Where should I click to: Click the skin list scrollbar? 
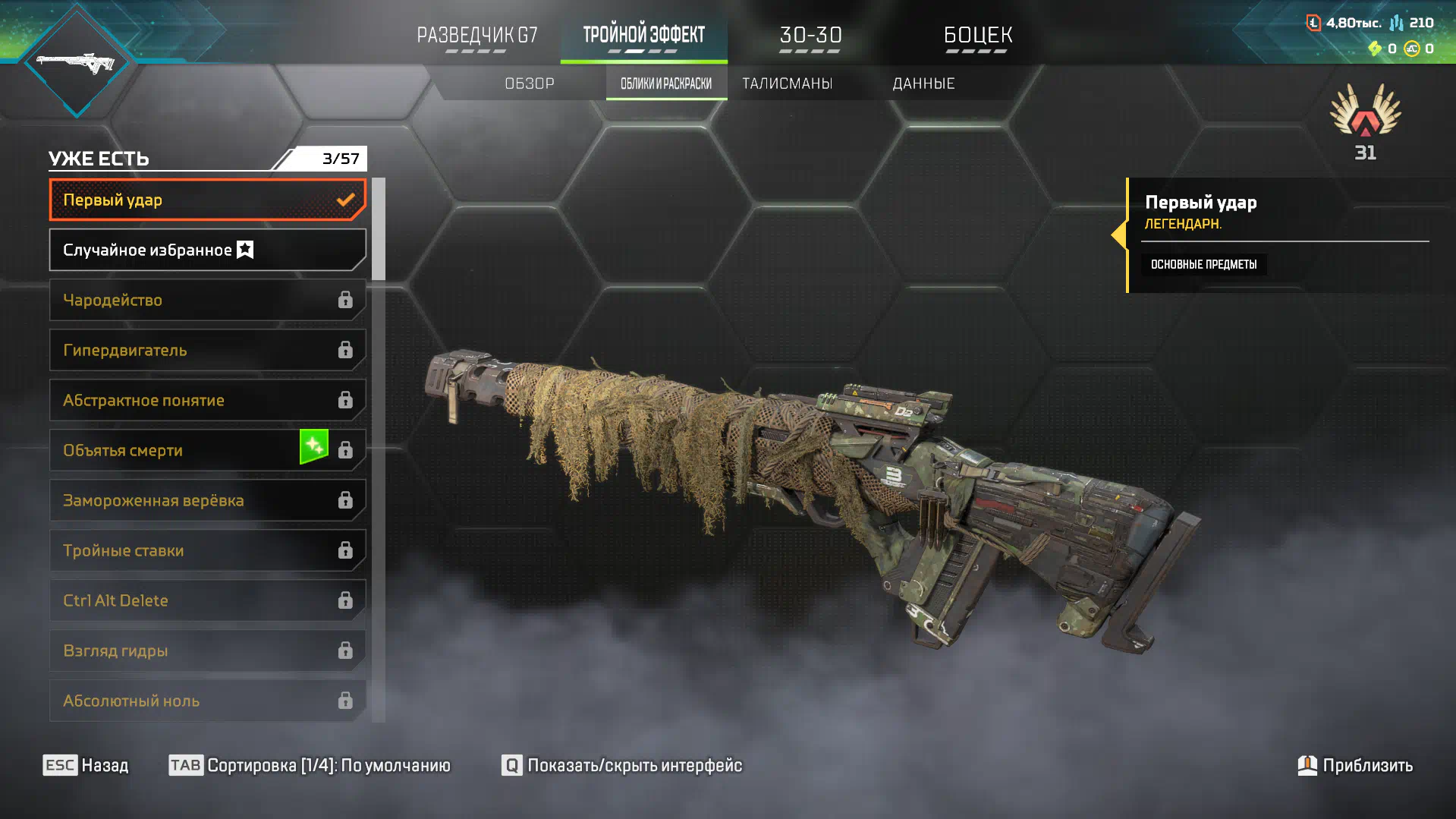tap(379, 229)
